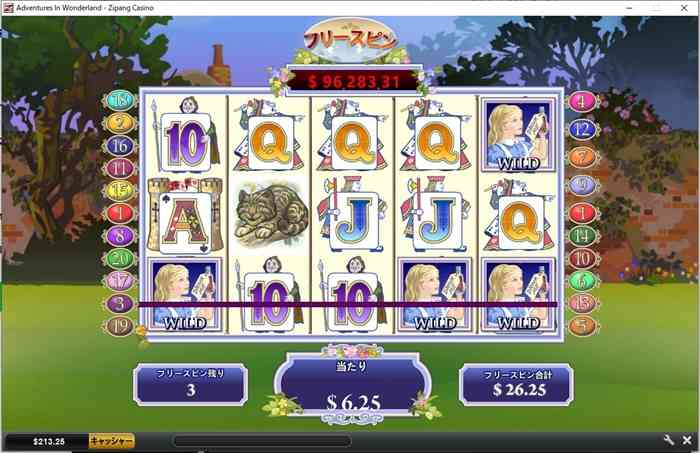Select payline number 18 marker
Viewport: 700px width, 453px height.
tap(120, 101)
